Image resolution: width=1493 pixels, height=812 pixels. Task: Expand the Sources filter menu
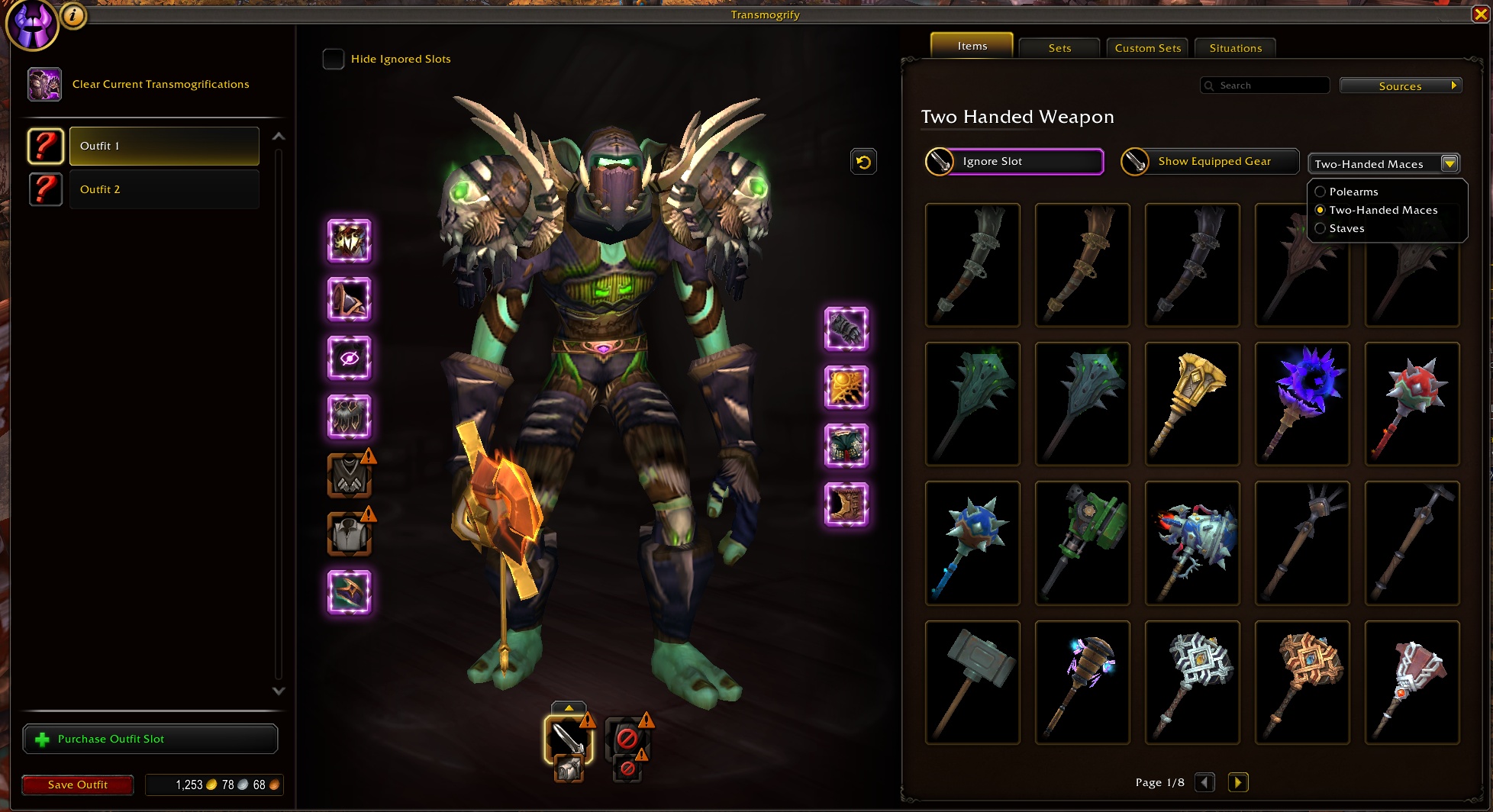click(x=1401, y=85)
